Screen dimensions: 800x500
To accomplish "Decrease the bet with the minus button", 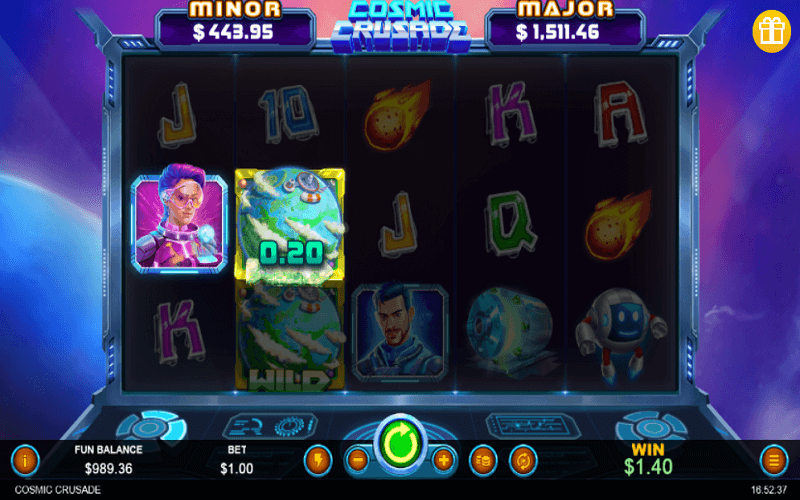I will click(x=357, y=461).
